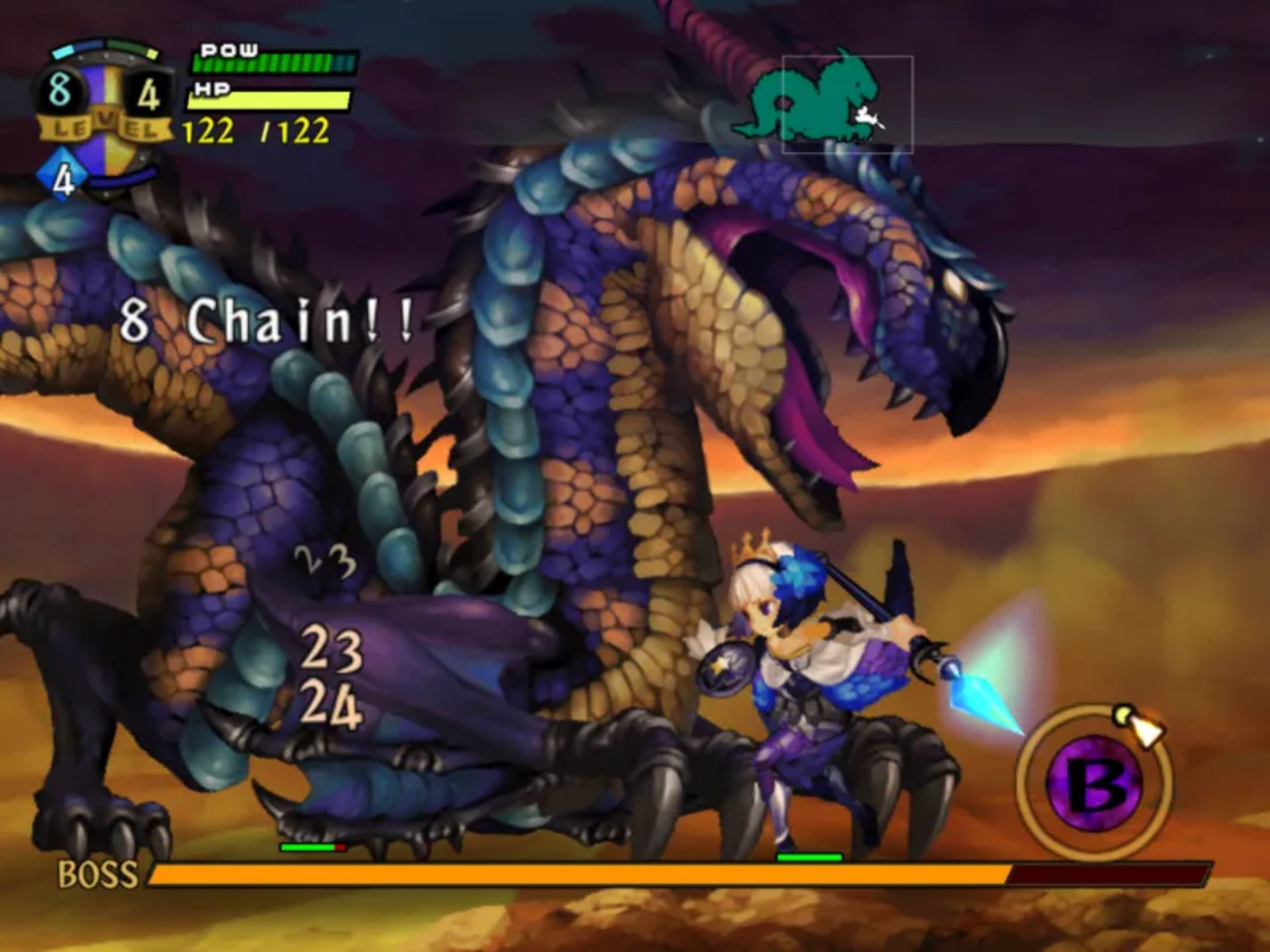Select the level shield emblem
This screenshot has height=952, width=1270.
point(105,106)
